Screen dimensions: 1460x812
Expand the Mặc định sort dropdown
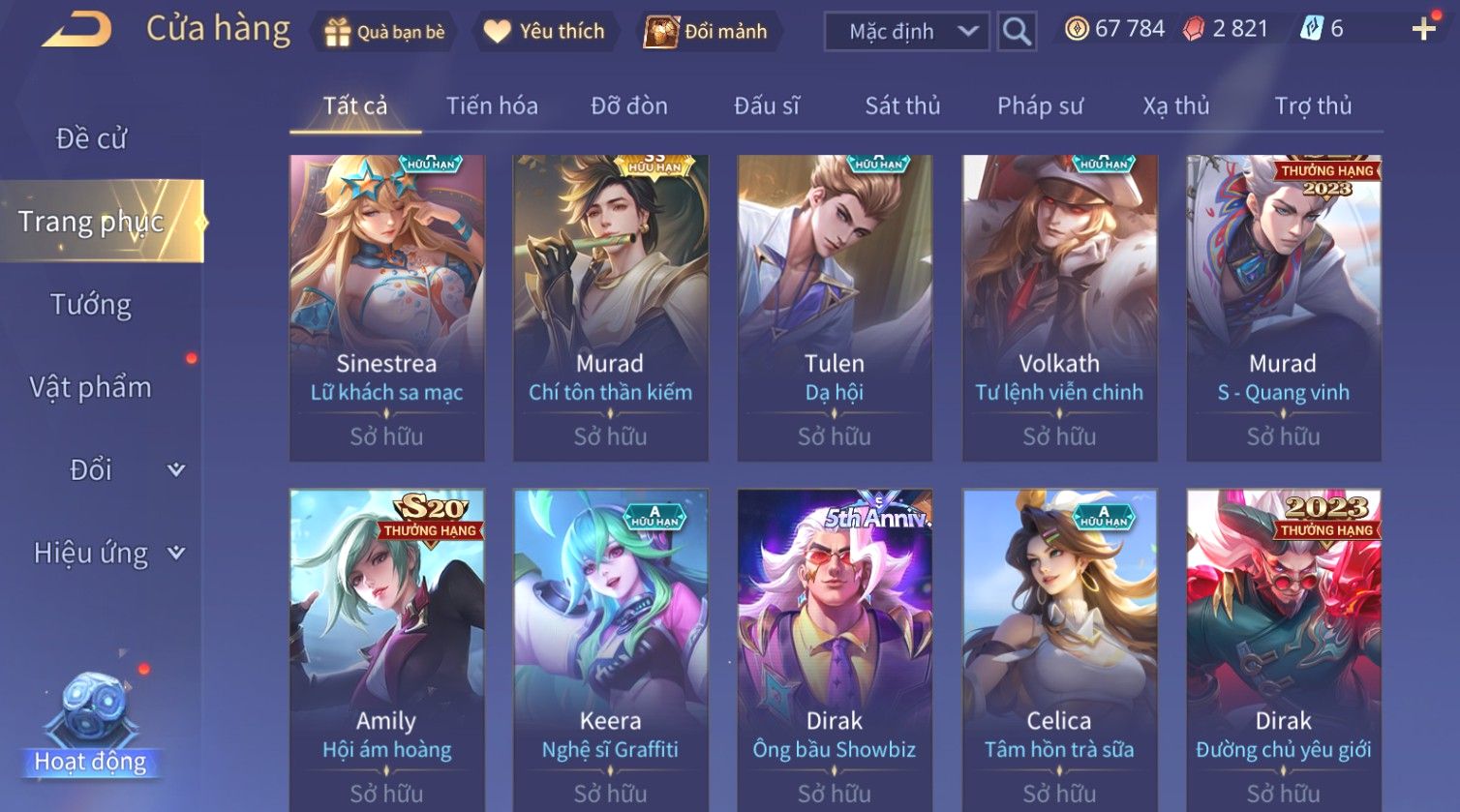pyautogui.click(x=905, y=32)
